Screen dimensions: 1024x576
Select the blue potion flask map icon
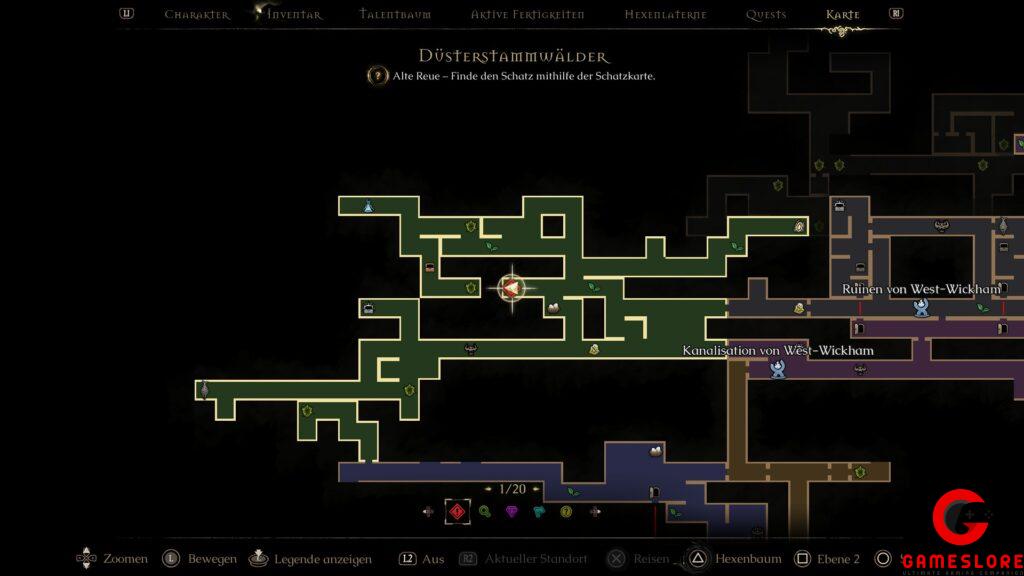pyautogui.click(x=368, y=206)
